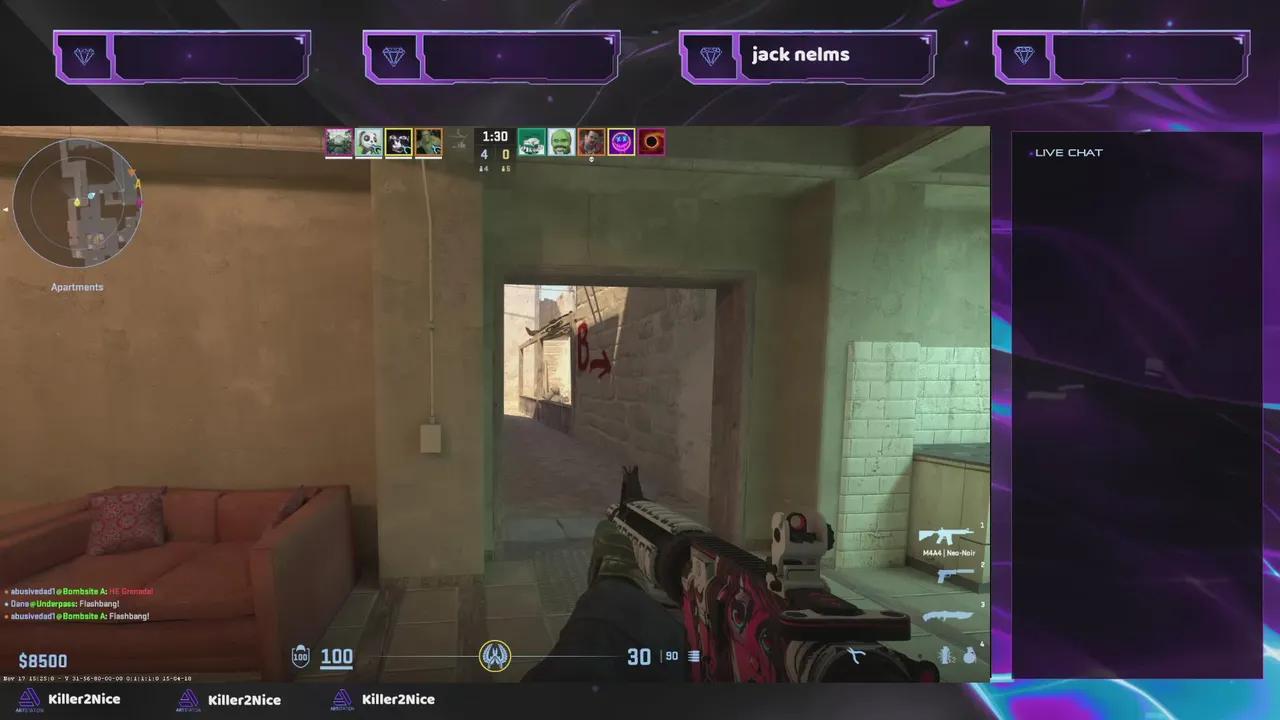Click the CT faction emblem at screen bottom center

point(496,655)
